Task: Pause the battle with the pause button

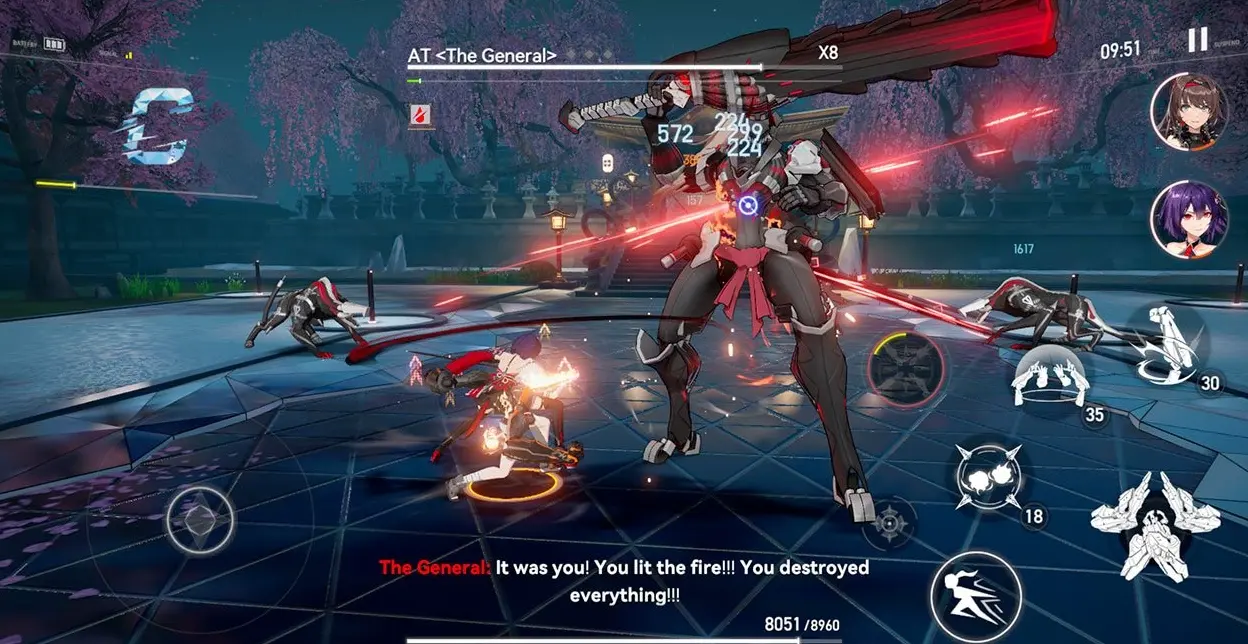Action: (x=1197, y=40)
